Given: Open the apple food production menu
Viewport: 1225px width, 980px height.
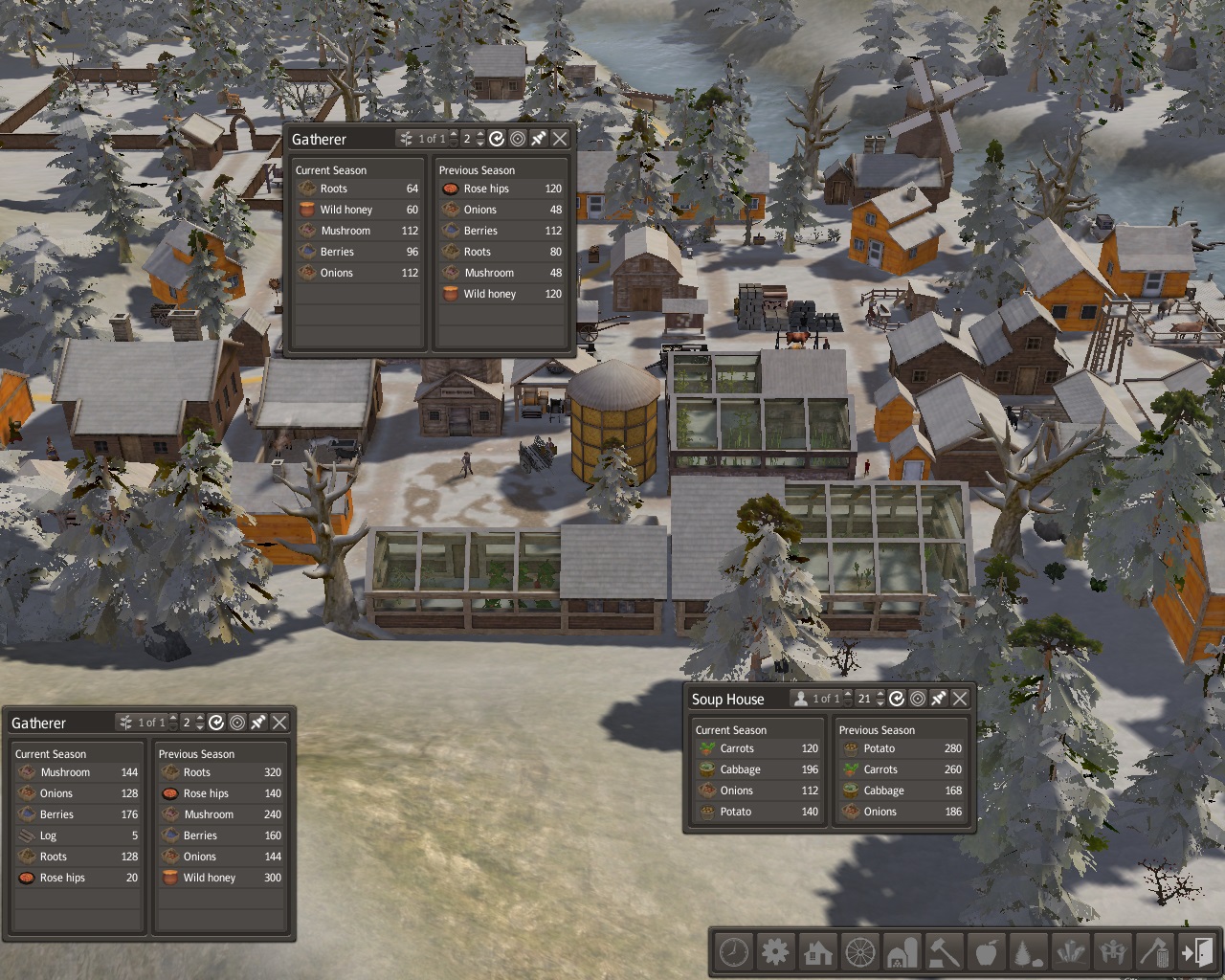Looking at the screenshot, I should [987, 952].
